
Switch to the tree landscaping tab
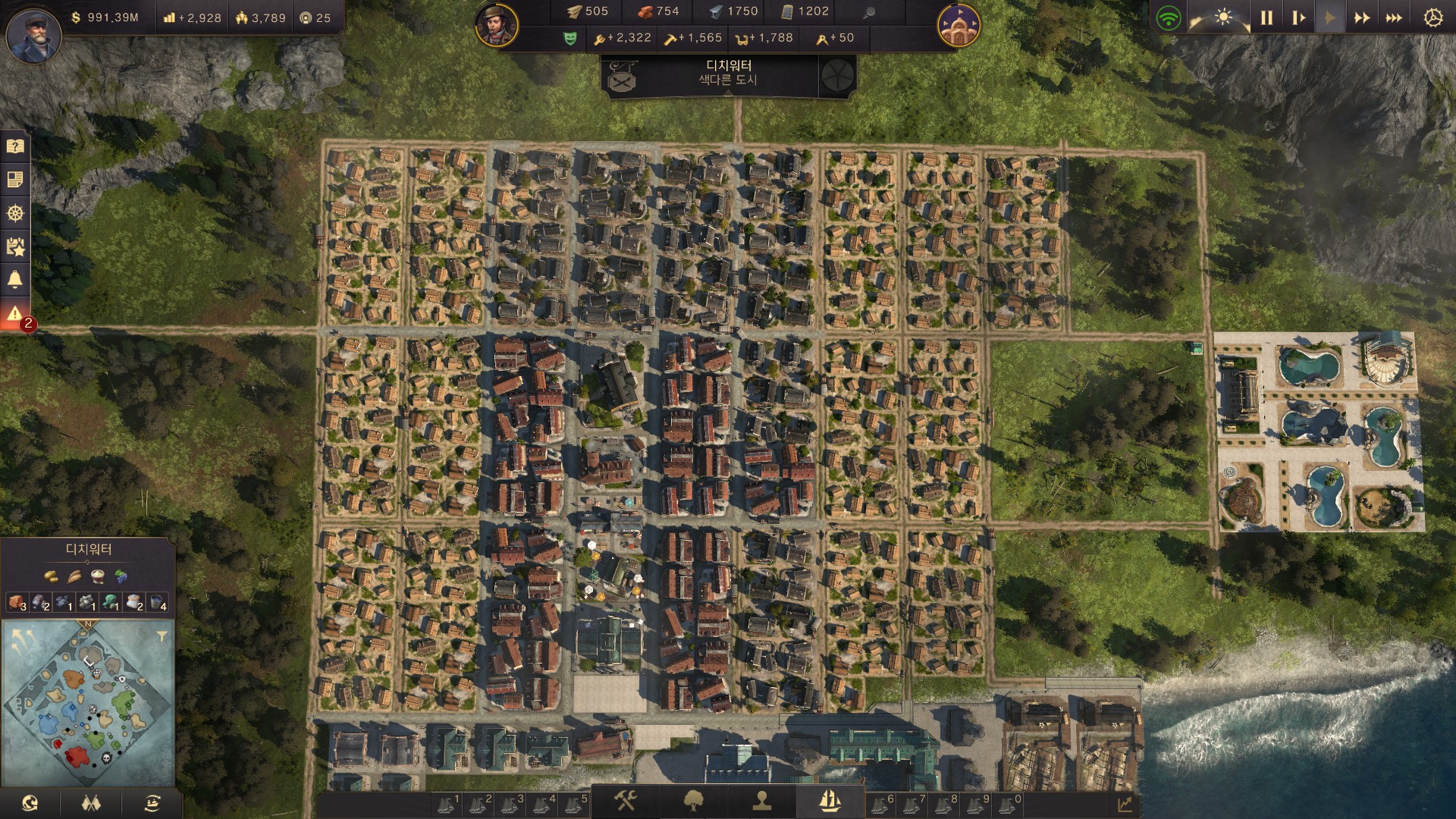[x=693, y=801]
